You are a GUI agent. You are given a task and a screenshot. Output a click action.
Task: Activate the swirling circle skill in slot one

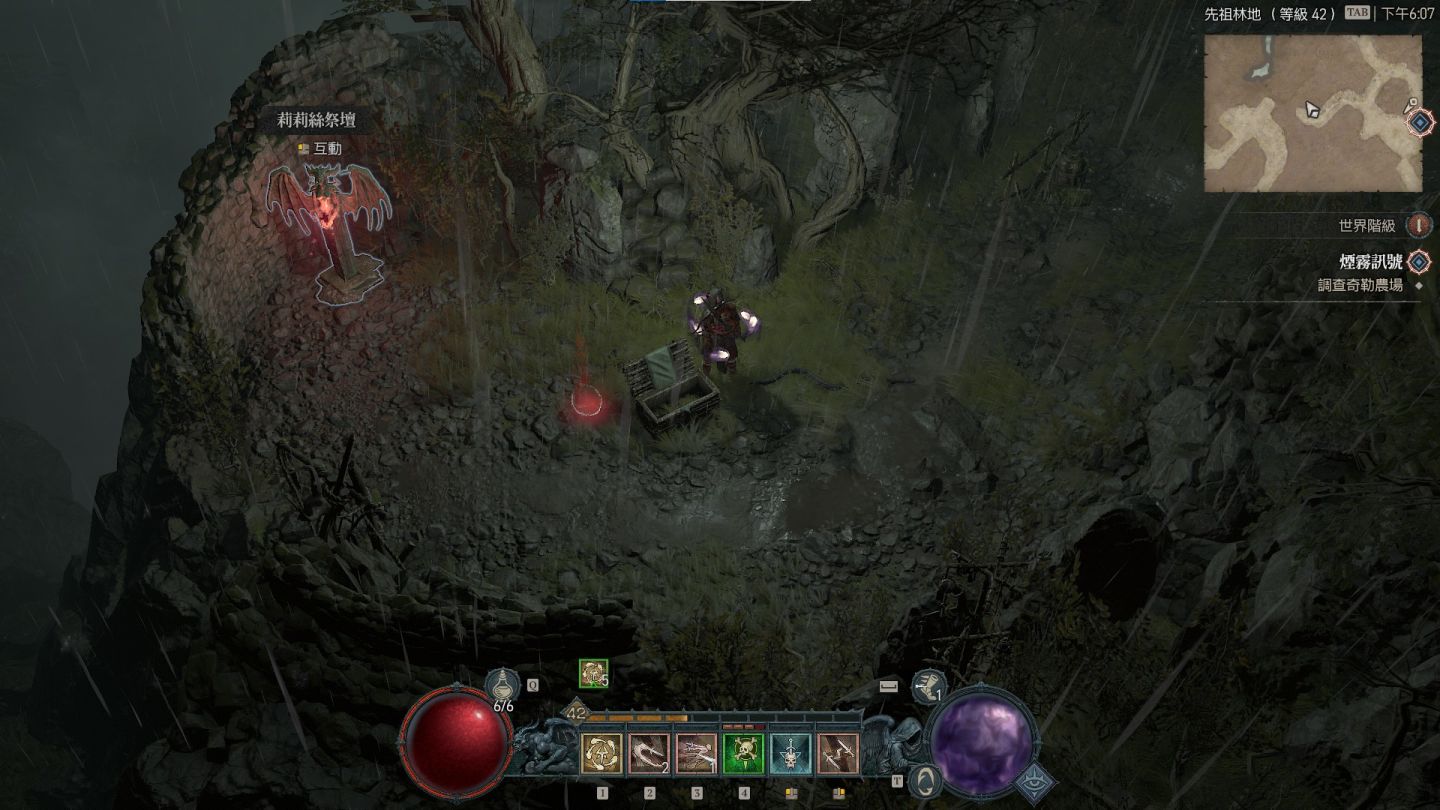[x=602, y=754]
